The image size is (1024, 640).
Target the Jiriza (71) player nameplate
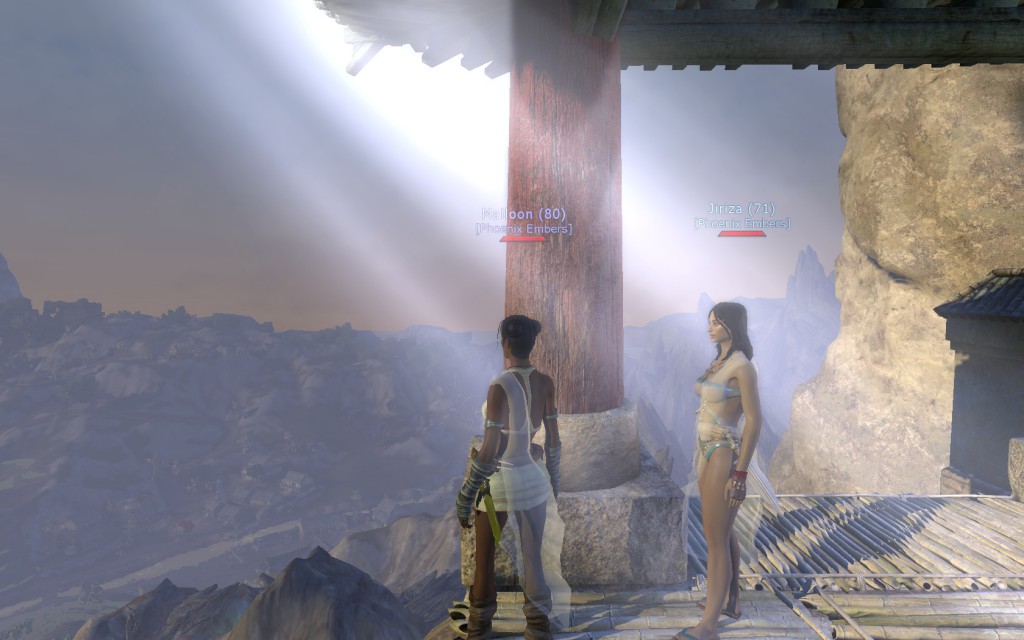pyautogui.click(x=741, y=209)
